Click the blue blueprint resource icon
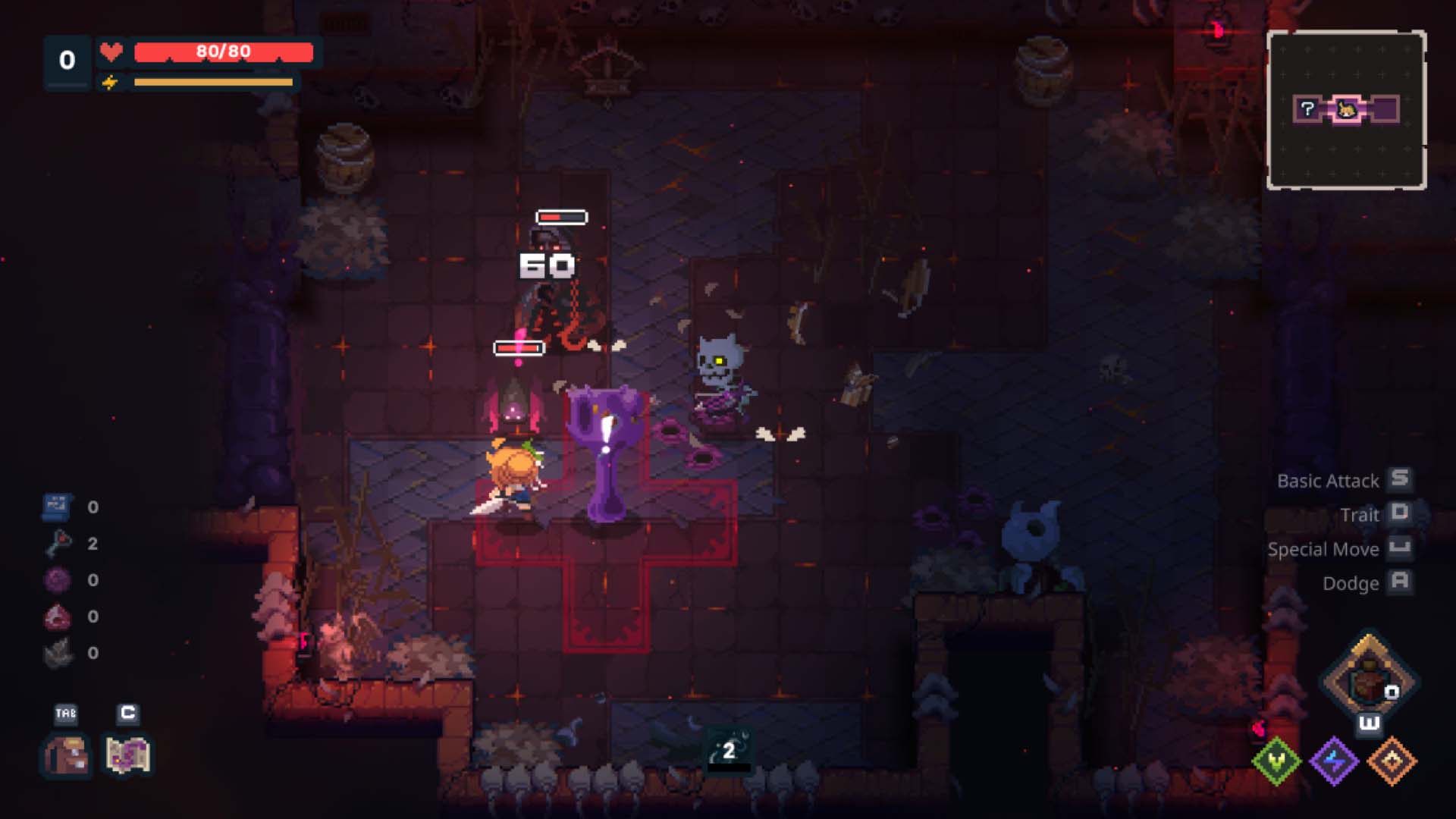 pos(57,507)
